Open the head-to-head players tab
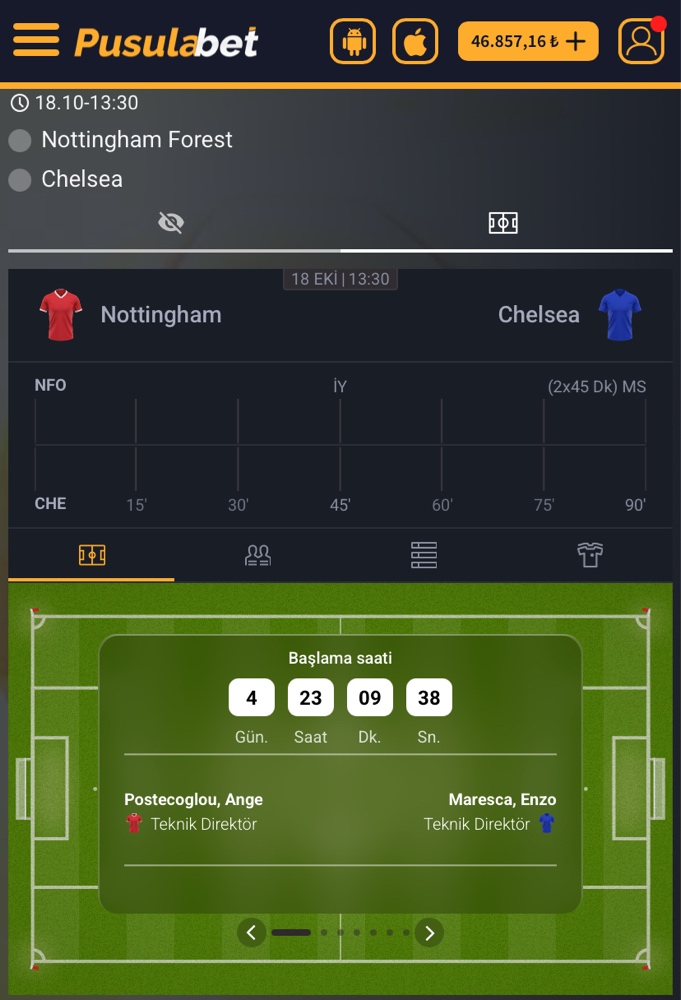 click(x=258, y=555)
